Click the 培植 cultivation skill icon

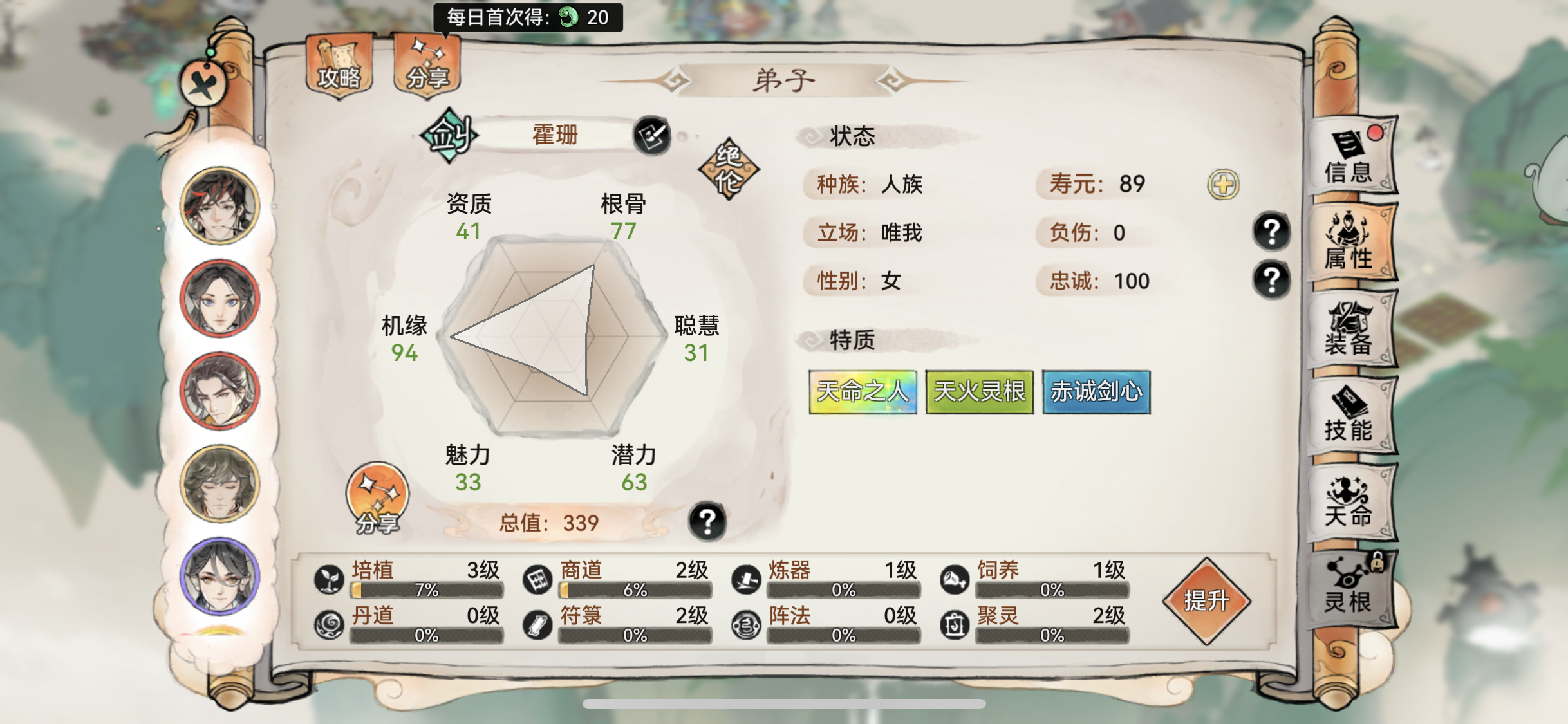[328, 578]
